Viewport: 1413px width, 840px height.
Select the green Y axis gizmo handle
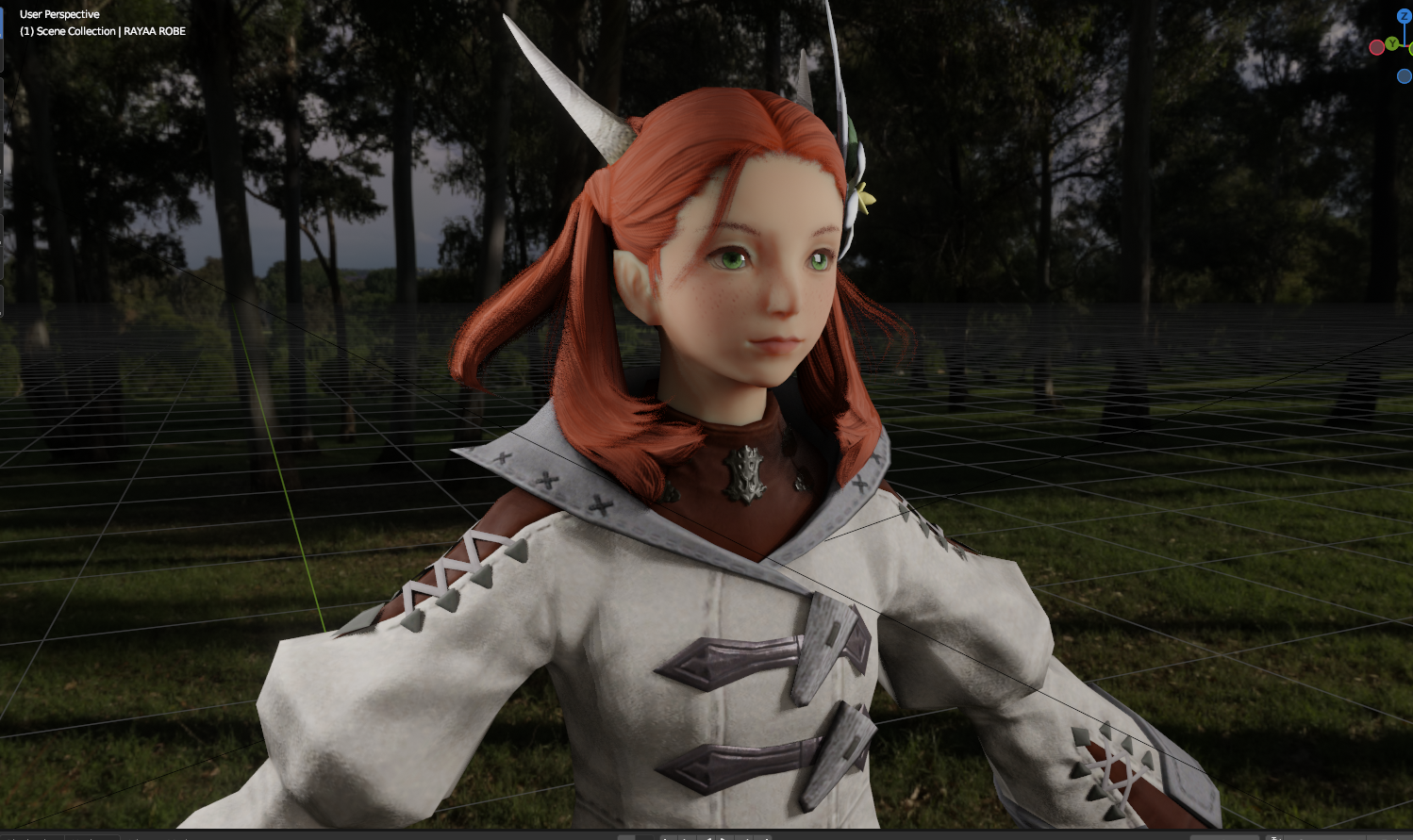tap(1391, 44)
